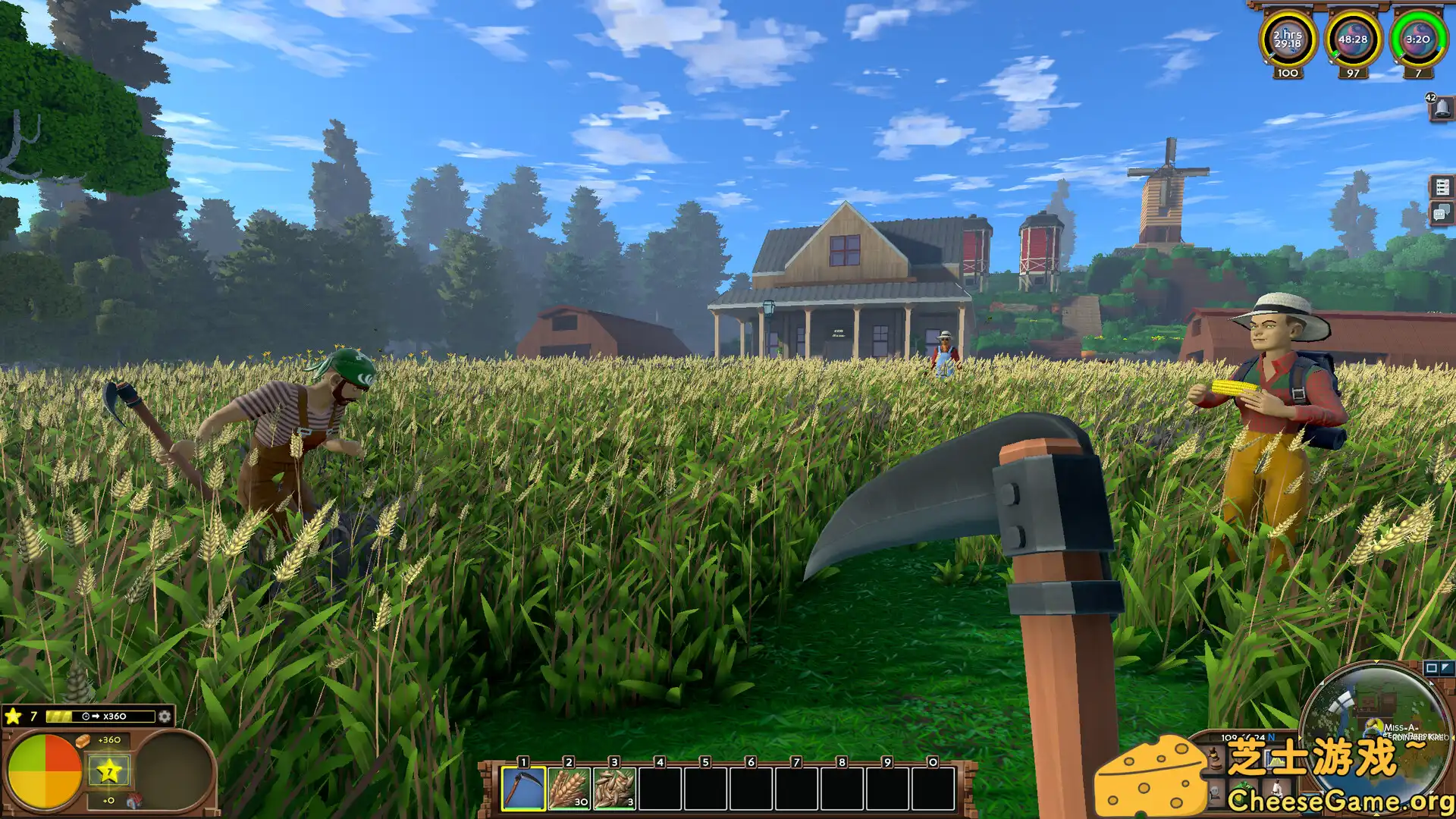Click the 48:28 timer globe
This screenshot has width=1456, height=819.
[x=1353, y=39]
